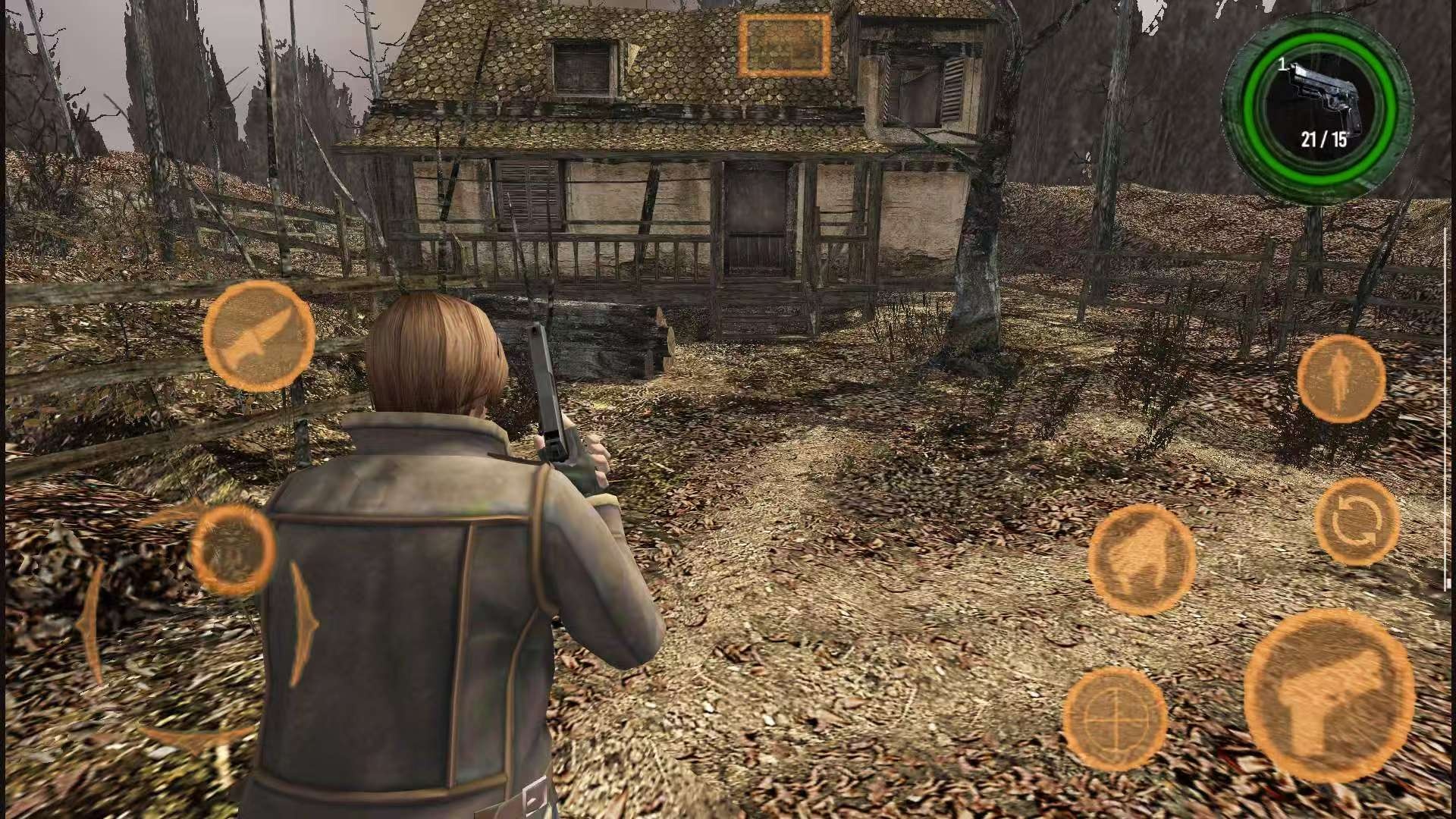Tap the orange rectangle button at top
1456x819 pixels.
(x=785, y=45)
